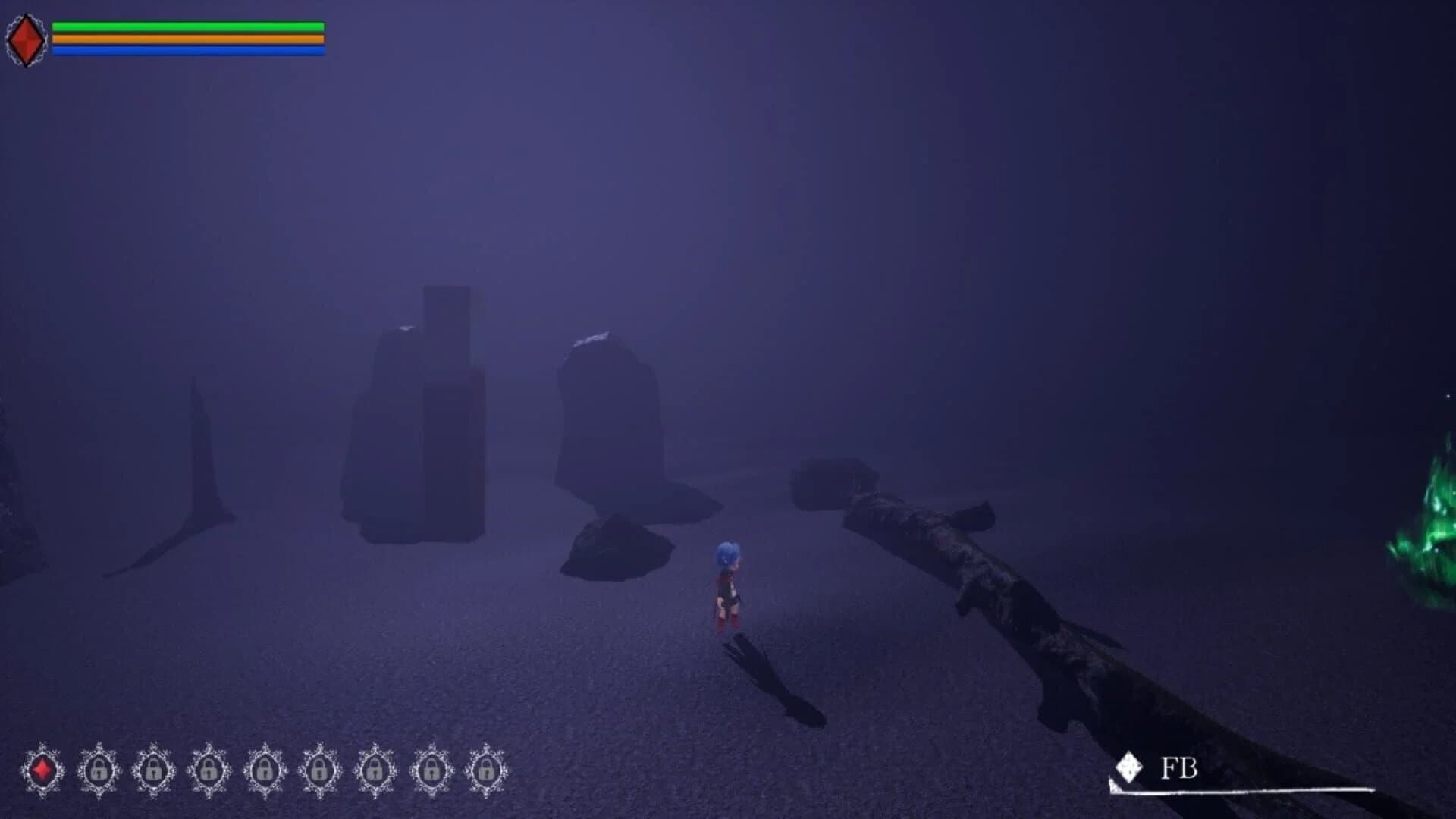Click the second locked padlock slot

154,770
